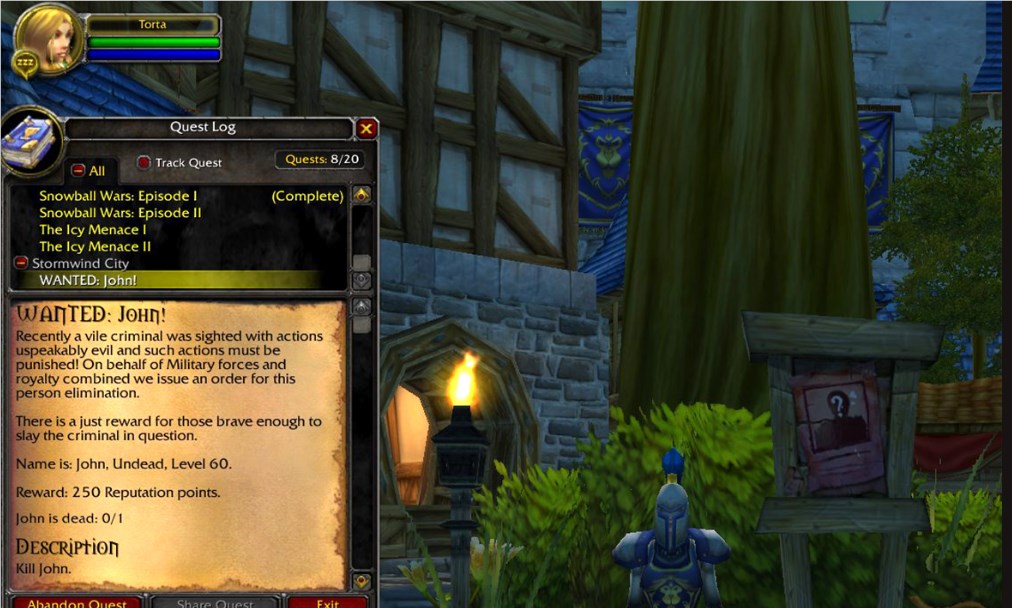Open The Icy Menace I quest entry

click(x=93, y=230)
